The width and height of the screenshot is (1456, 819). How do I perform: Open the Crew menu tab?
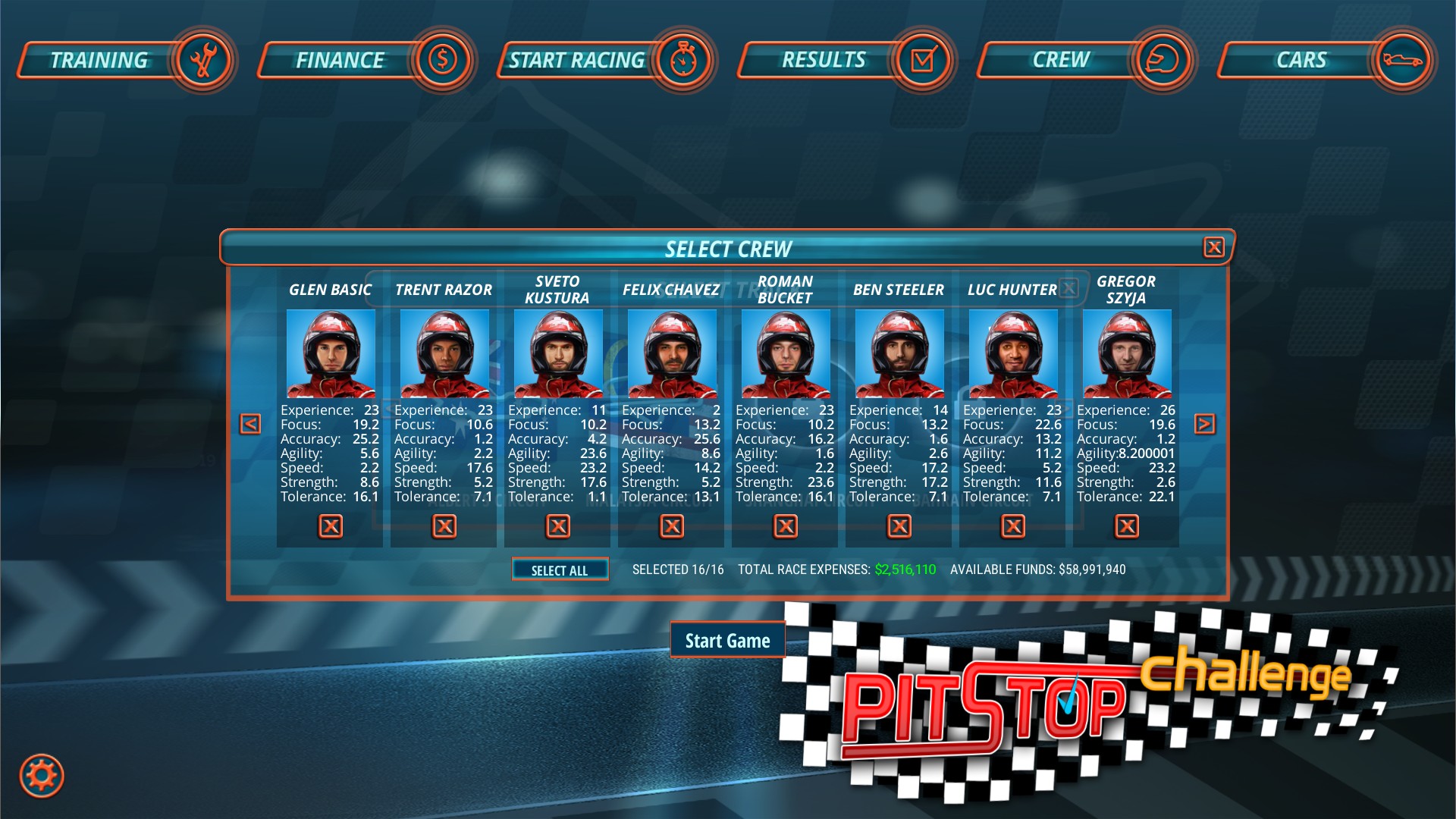tap(1061, 60)
